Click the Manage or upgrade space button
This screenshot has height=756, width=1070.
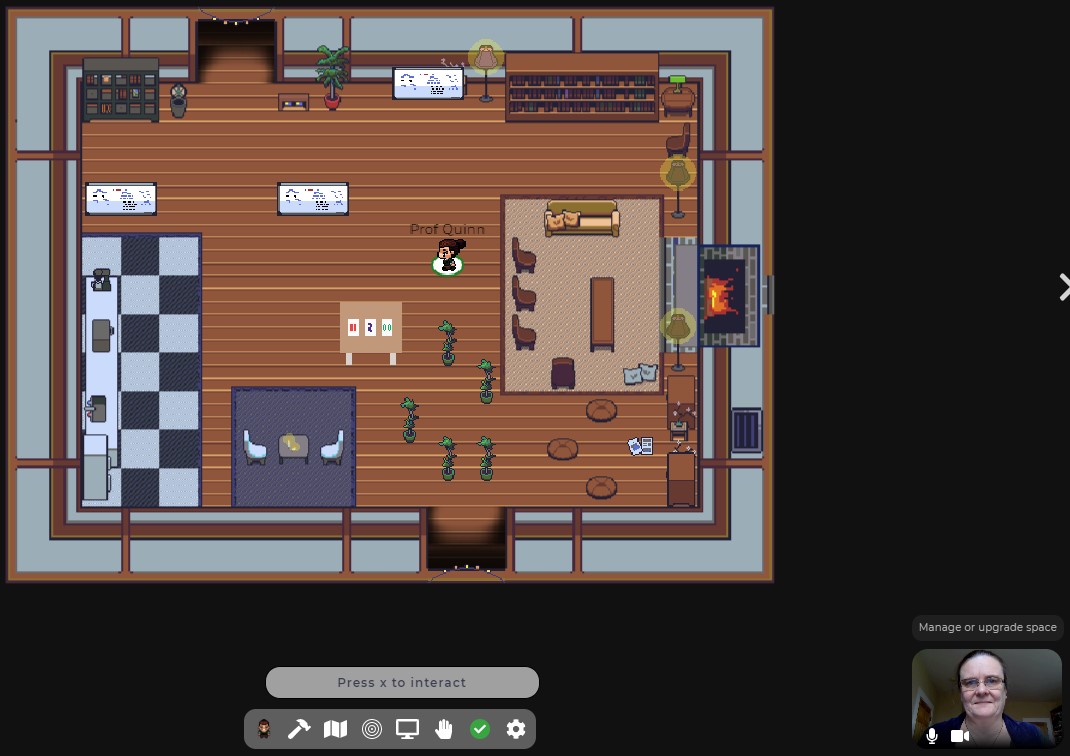(987, 627)
